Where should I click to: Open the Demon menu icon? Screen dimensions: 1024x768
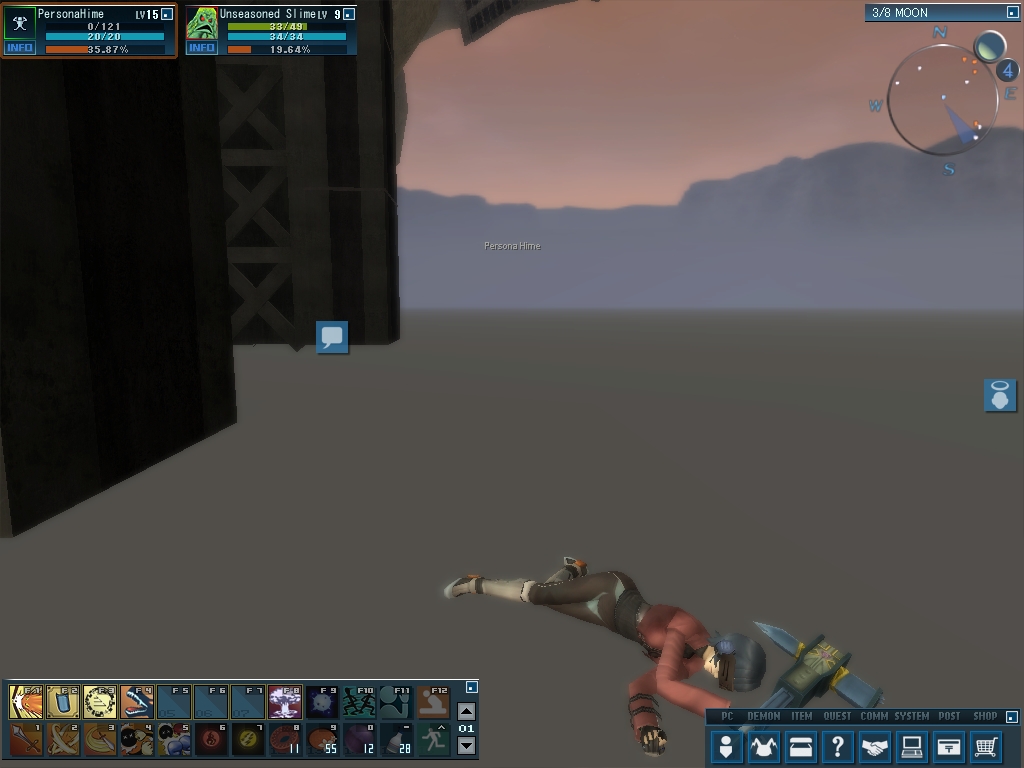[763, 746]
